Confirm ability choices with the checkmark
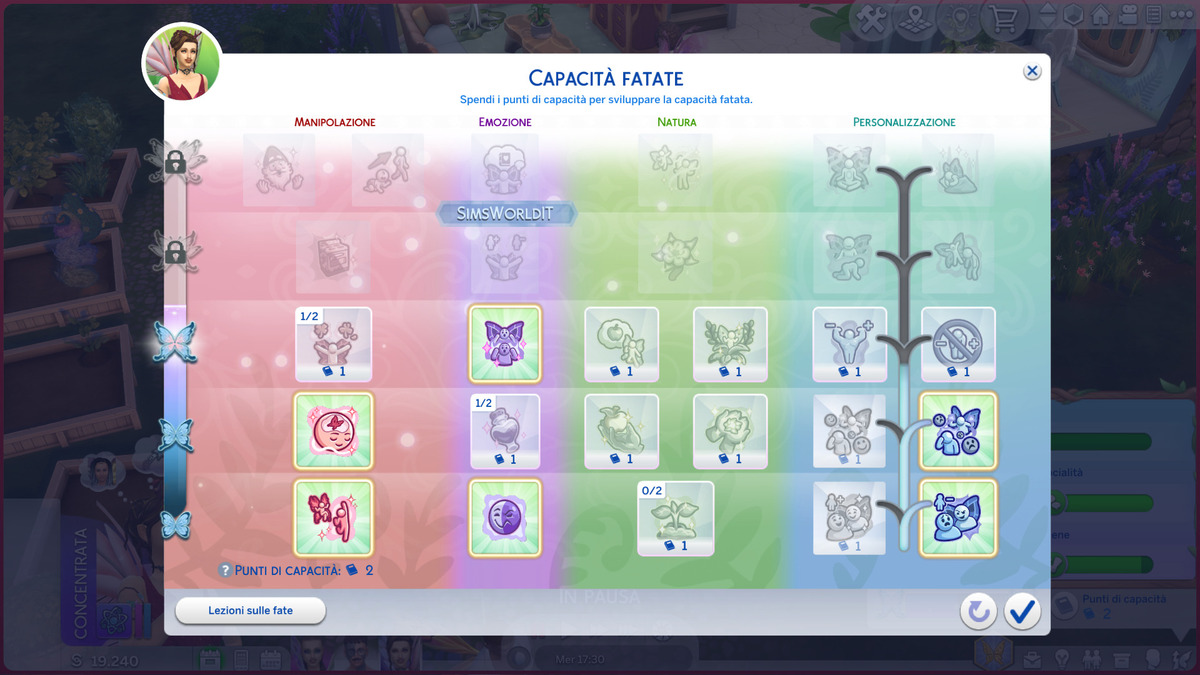This screenshot has height=675, width=1200. point(1022,611)
